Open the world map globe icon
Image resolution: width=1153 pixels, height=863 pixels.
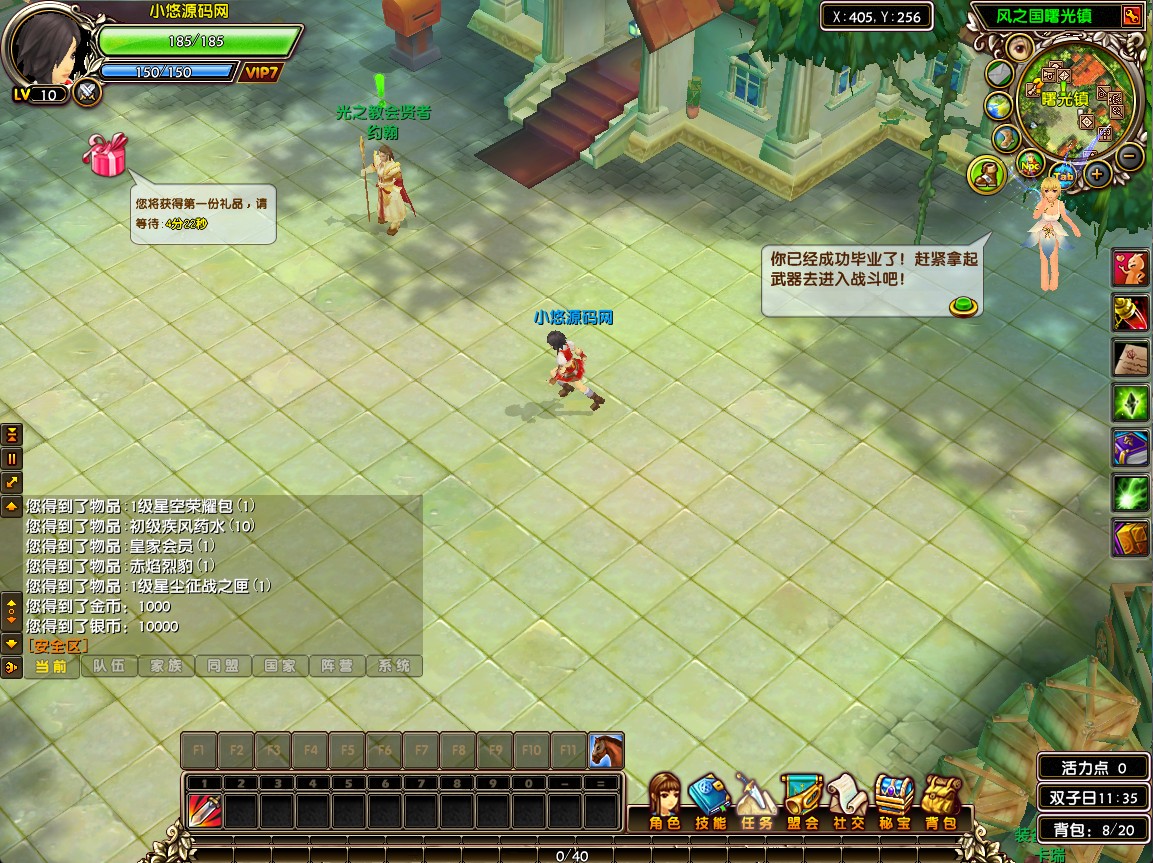(x=998, y=106)
